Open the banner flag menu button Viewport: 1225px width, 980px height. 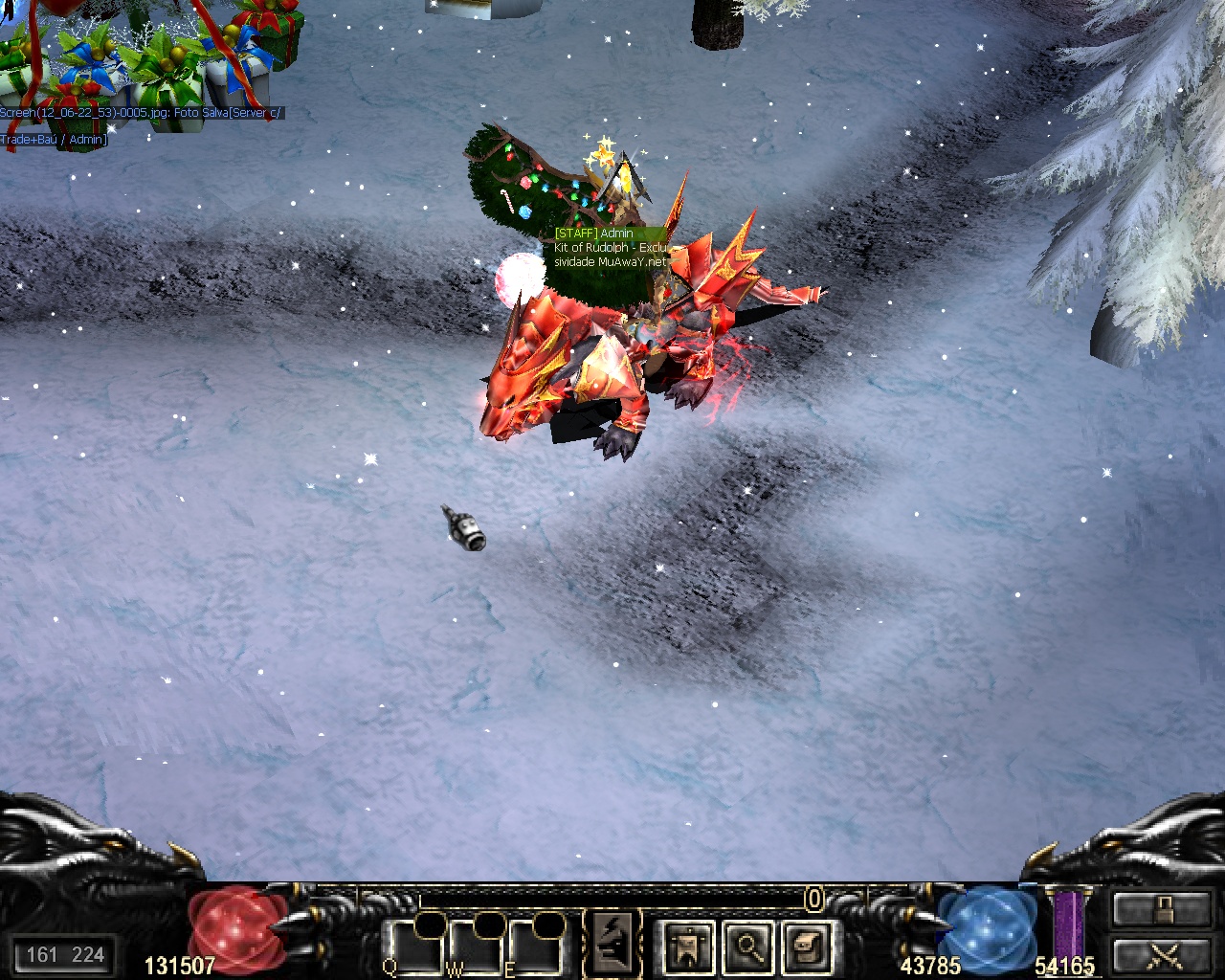pyautogui.click(x=688, y=946)
